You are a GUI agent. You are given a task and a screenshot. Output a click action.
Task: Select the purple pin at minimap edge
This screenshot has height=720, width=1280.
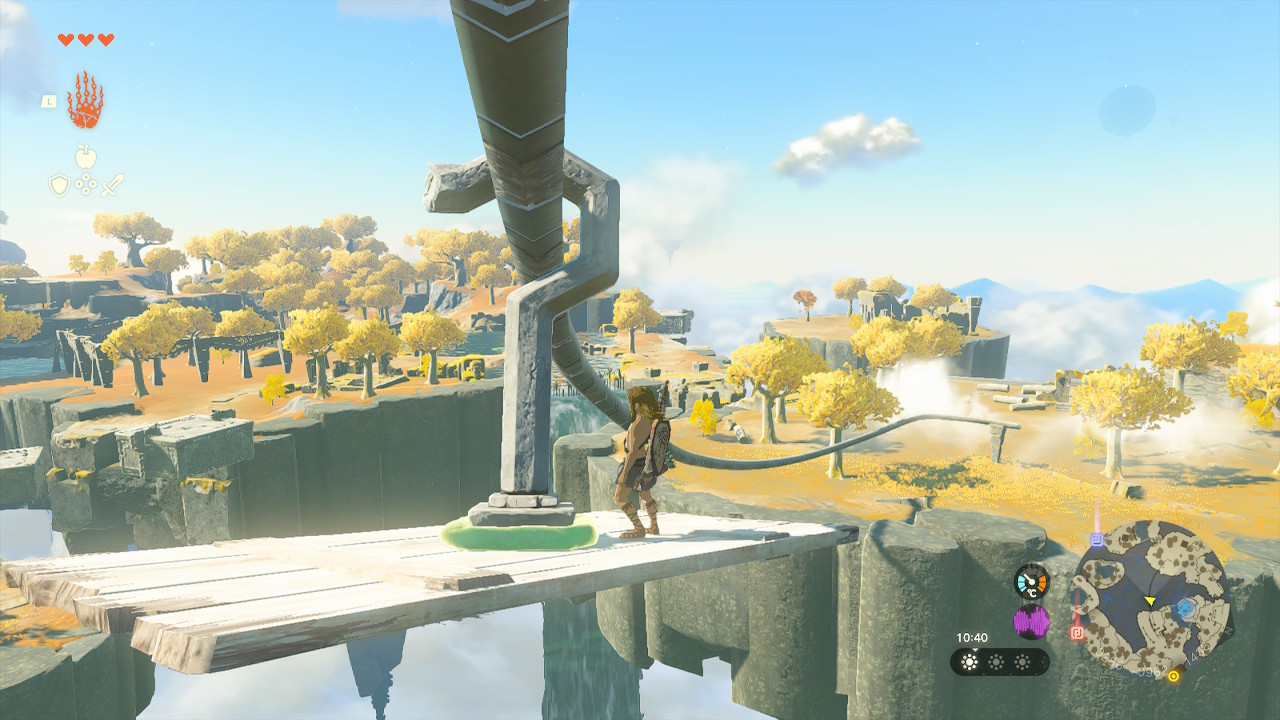1097,540
